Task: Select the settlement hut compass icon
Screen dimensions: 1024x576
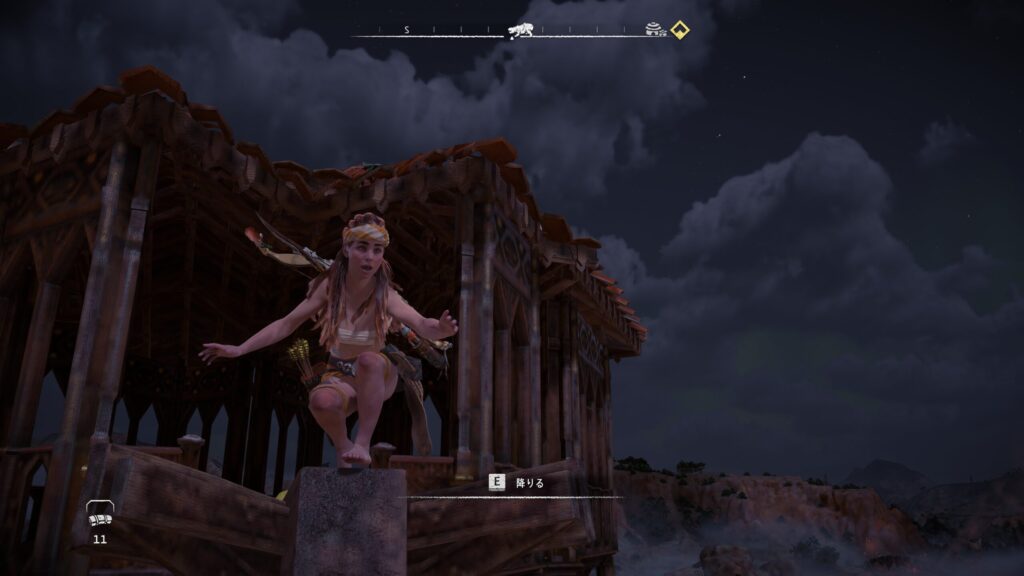Action: pos(656,31)
